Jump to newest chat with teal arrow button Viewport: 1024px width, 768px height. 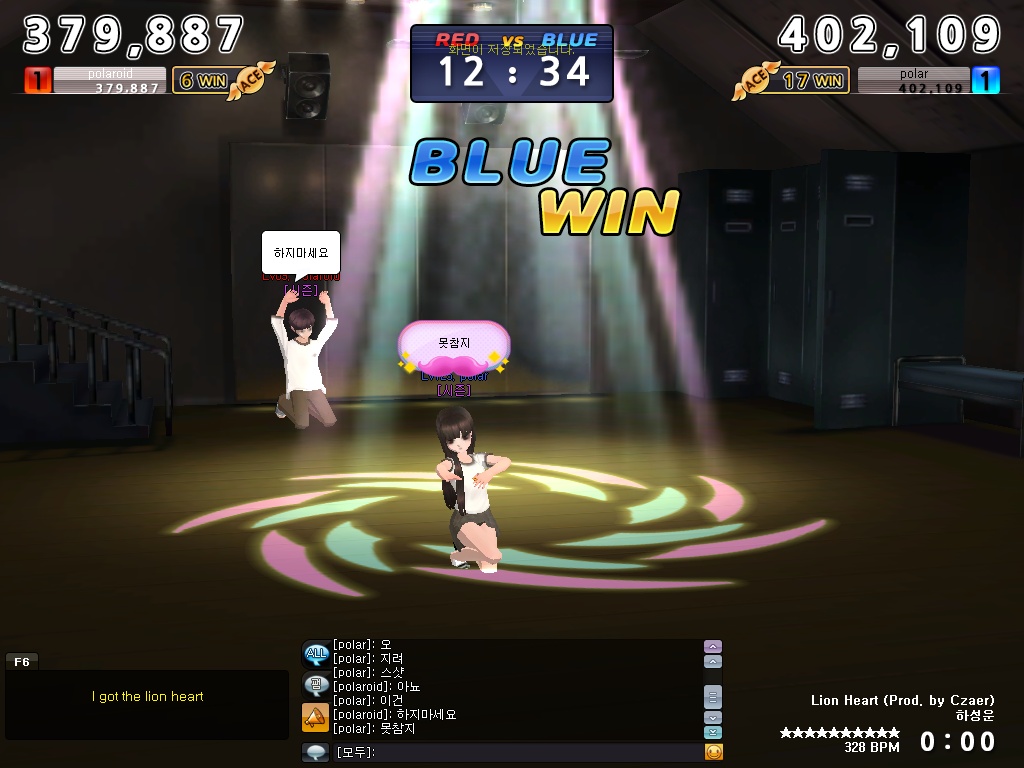click(713, 733)
